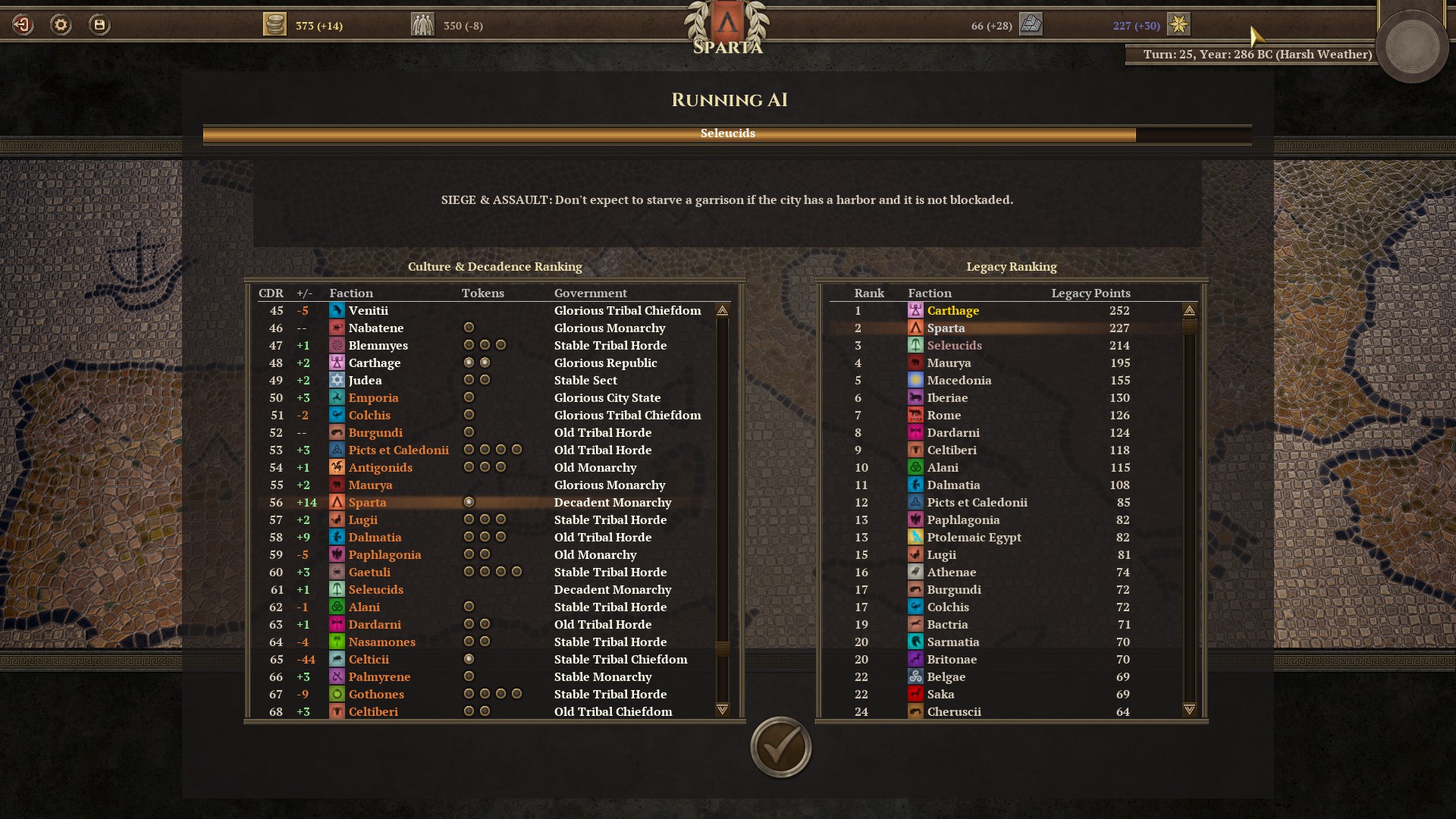Click the red exit icon in top-left
The image size is (1456, 819).
[22, 24]
